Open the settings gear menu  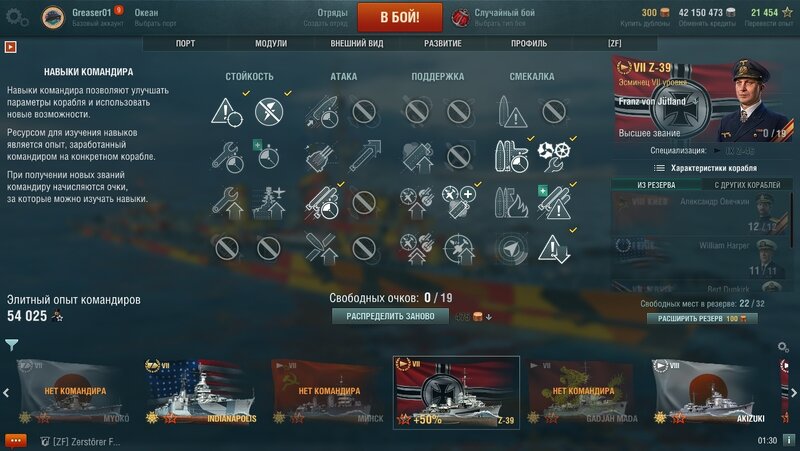point(15,17)
